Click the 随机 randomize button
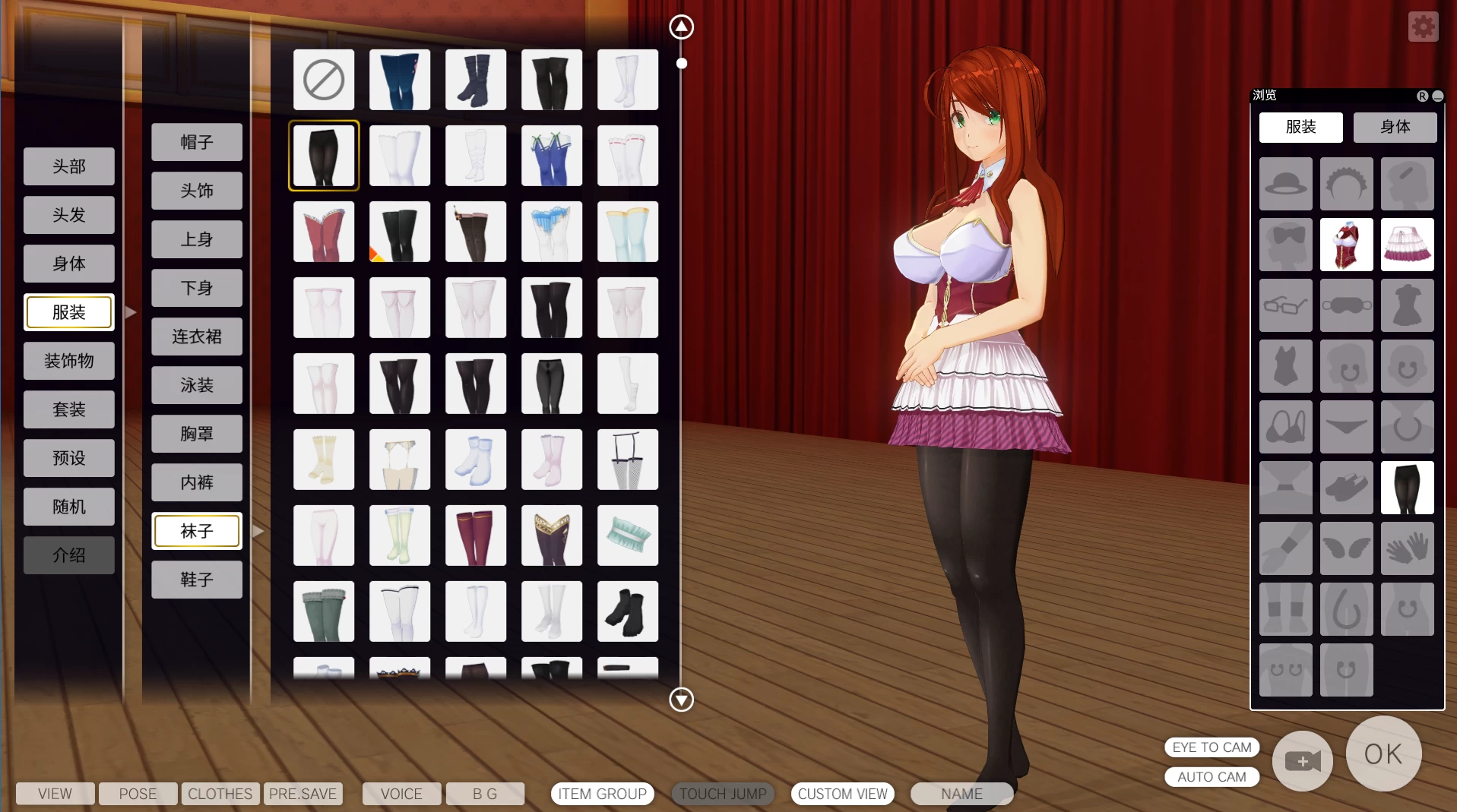This screenshot has height=812, width=1457. click(68, 506)
